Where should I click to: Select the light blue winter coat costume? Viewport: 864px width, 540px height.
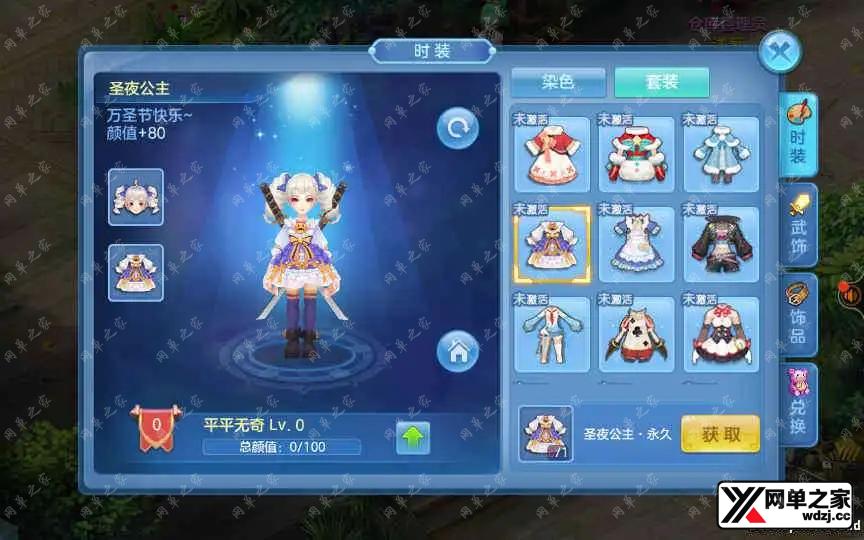pos(720,154)
